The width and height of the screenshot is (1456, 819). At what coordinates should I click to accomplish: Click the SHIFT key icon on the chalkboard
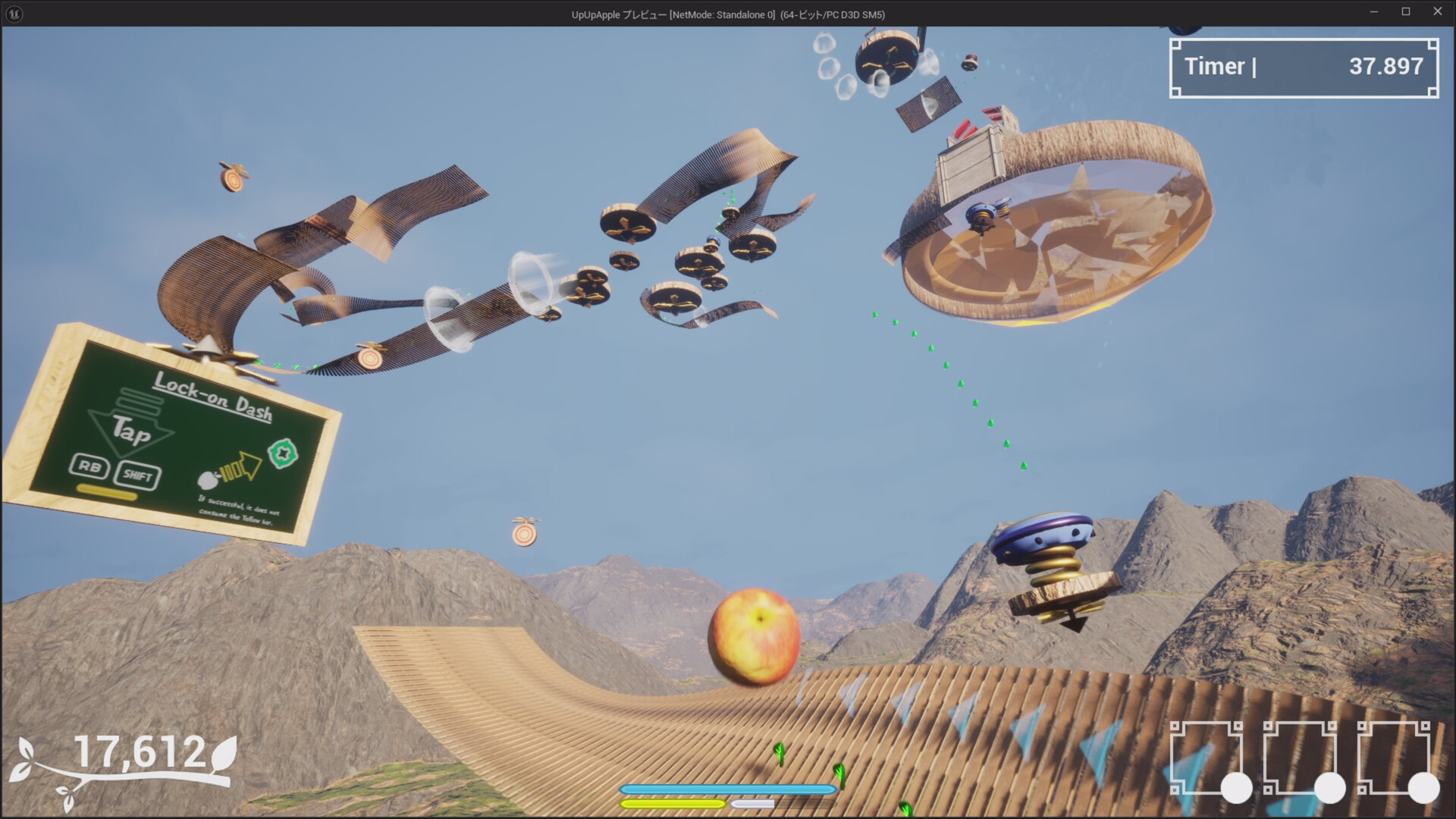click(x=138, y=475)
